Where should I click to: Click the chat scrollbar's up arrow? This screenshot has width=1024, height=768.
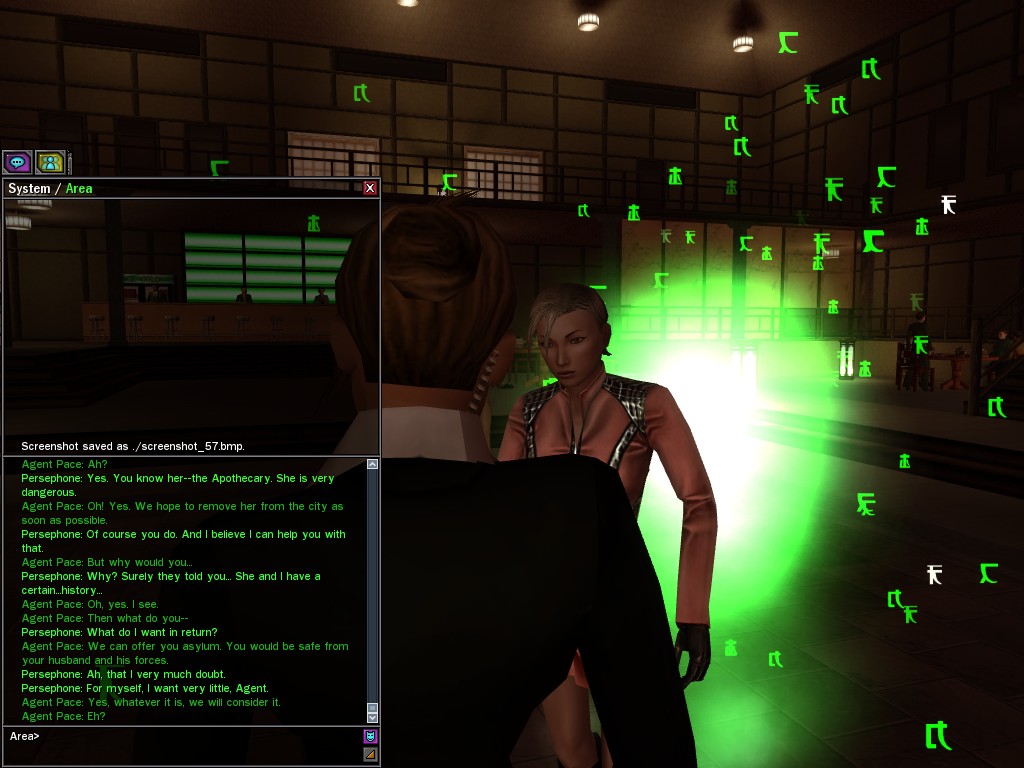373,464
